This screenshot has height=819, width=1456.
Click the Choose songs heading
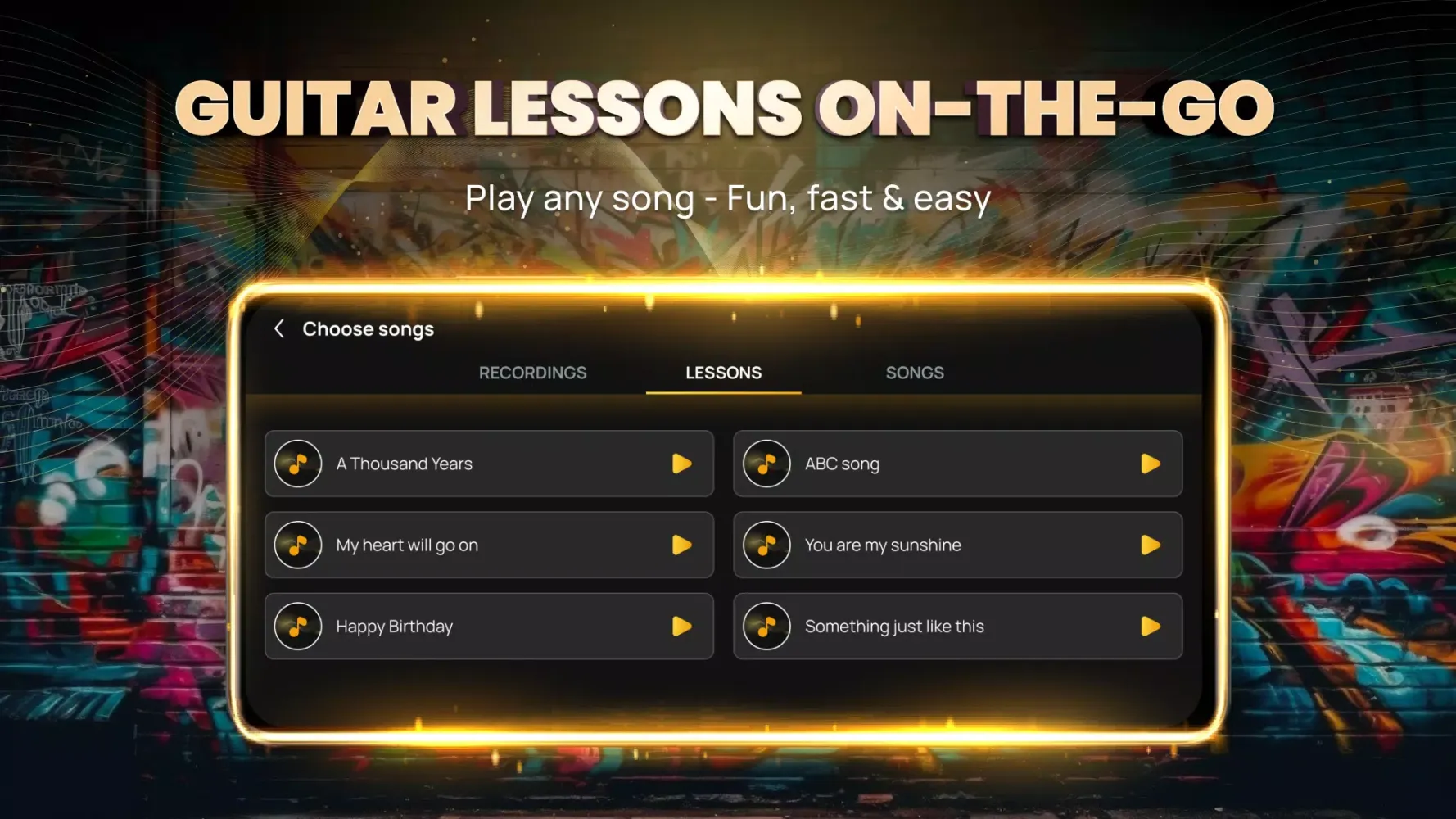tap(368, 328)
